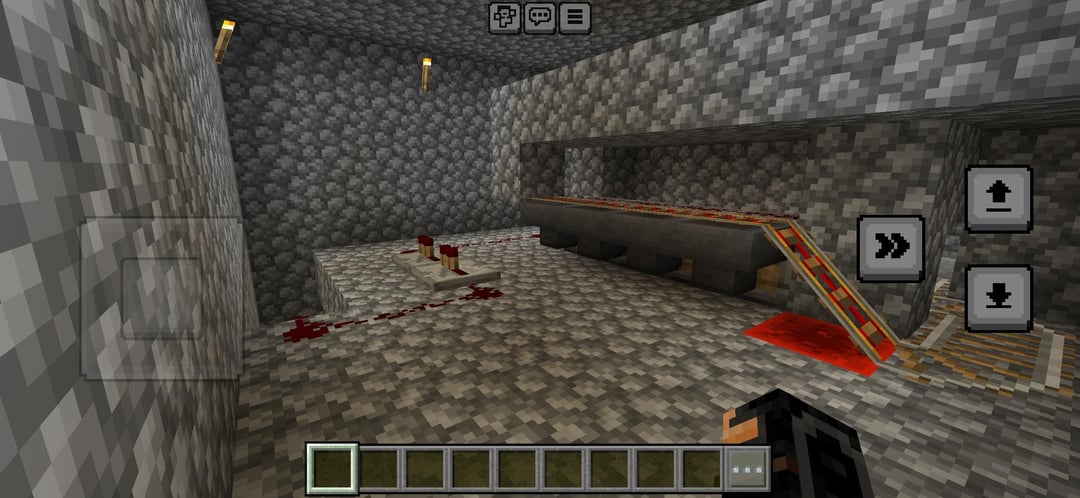The width and height of the screenshot is (1080, 498).
Task: Tap the fly down arrow button
Action: [998, 298]
